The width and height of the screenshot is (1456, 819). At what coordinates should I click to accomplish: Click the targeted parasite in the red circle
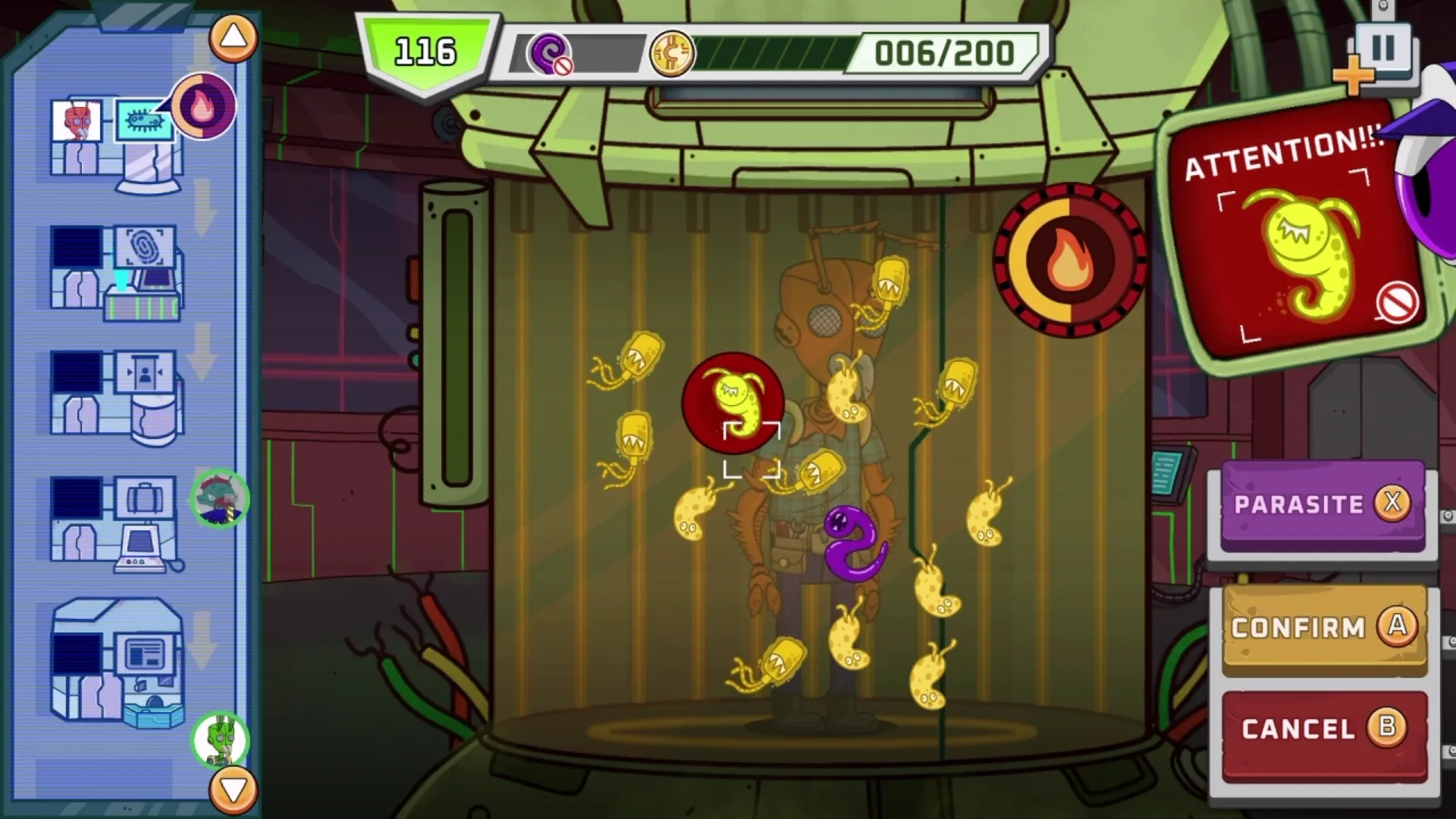pos(733,402)
